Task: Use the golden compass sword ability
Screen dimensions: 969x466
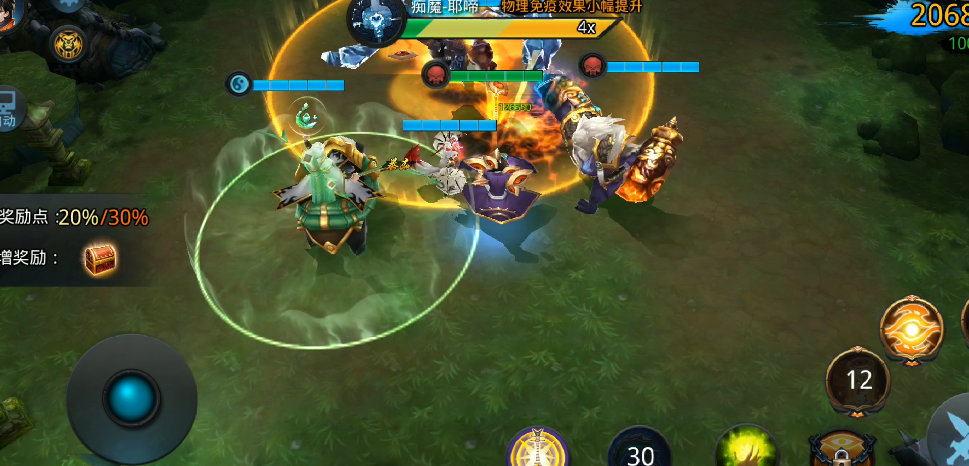Action: click(538, 449)
